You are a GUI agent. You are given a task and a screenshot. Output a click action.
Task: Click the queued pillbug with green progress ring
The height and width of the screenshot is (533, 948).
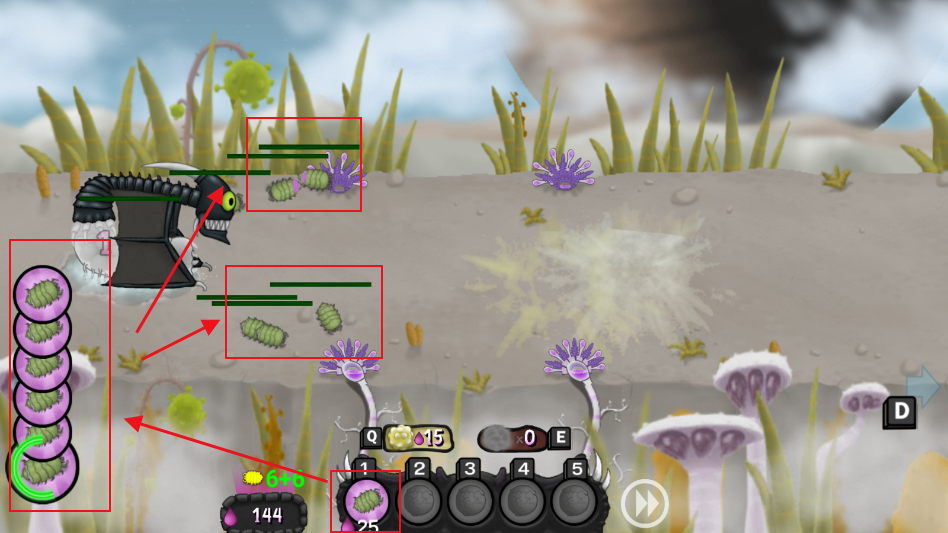(x=43, y=466)
